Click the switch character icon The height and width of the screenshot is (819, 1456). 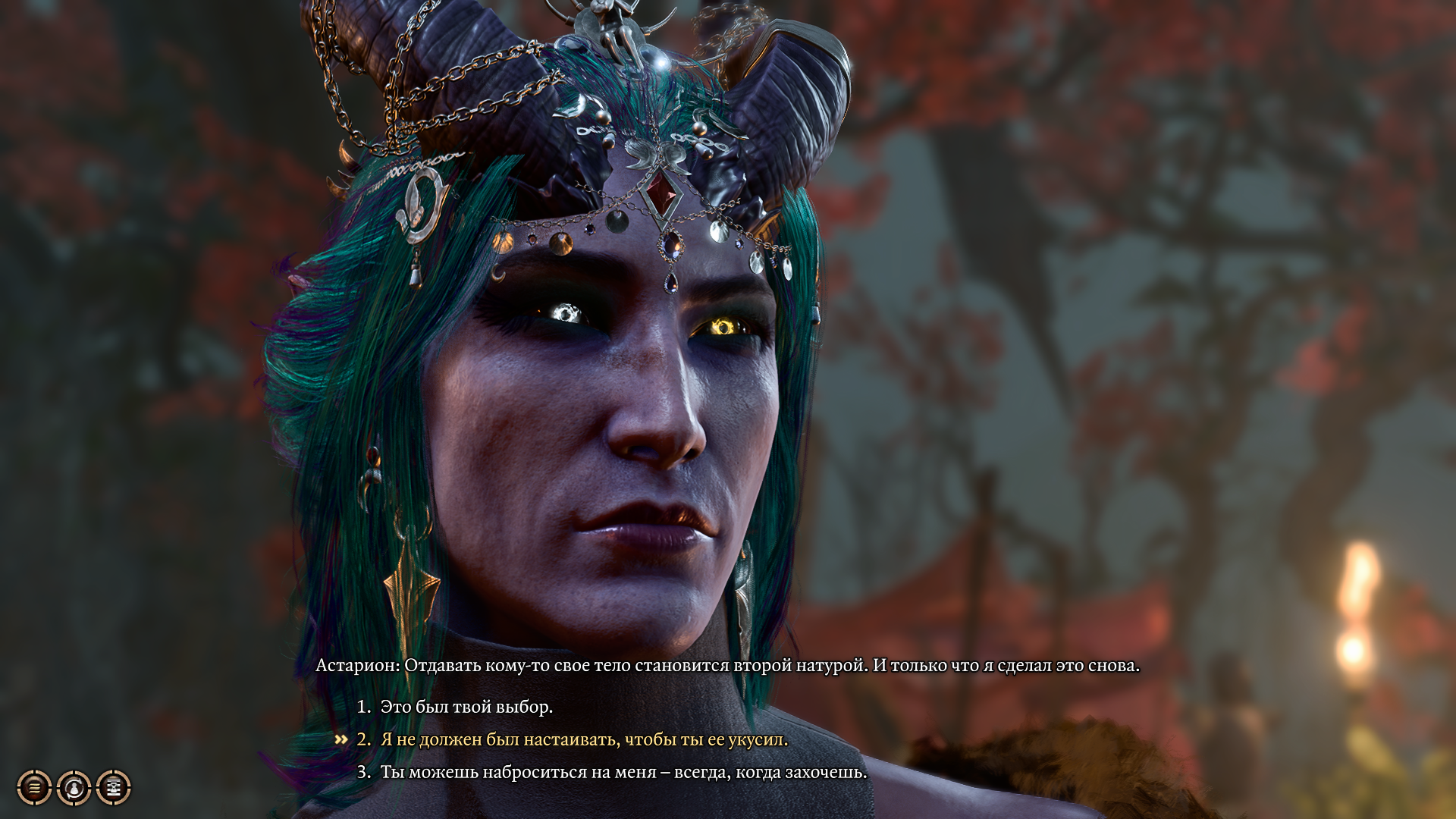point(74,787)
